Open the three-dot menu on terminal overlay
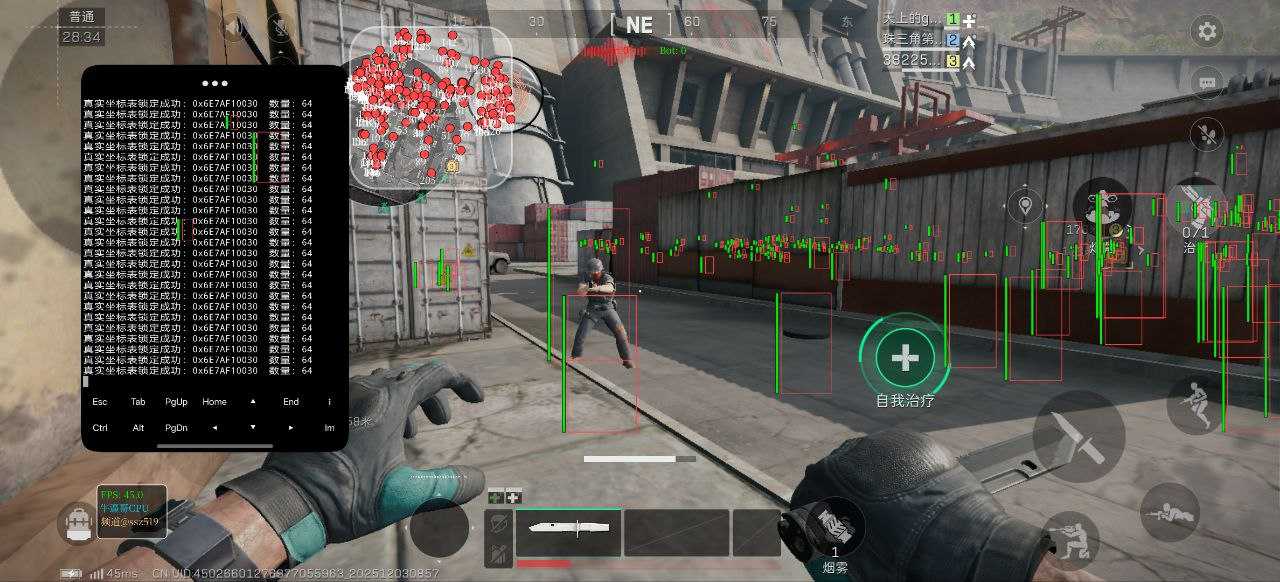This screenshot has height=582, width=1280. 214,84
